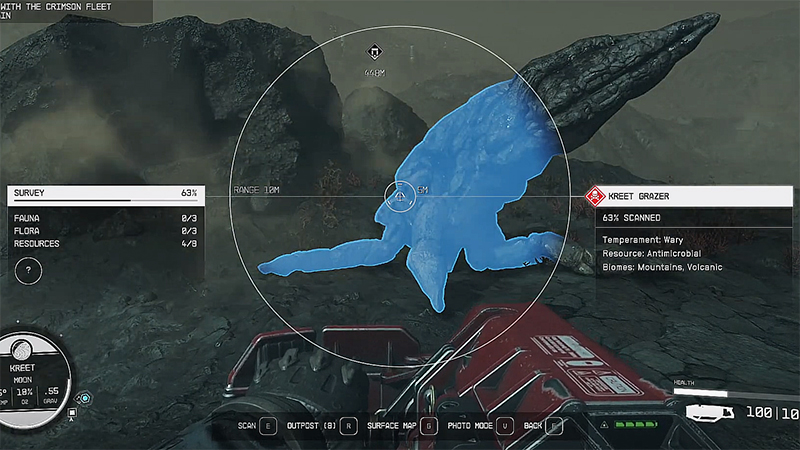
Task: Click the Survey progress header
Action: click(x=105, y=192)
